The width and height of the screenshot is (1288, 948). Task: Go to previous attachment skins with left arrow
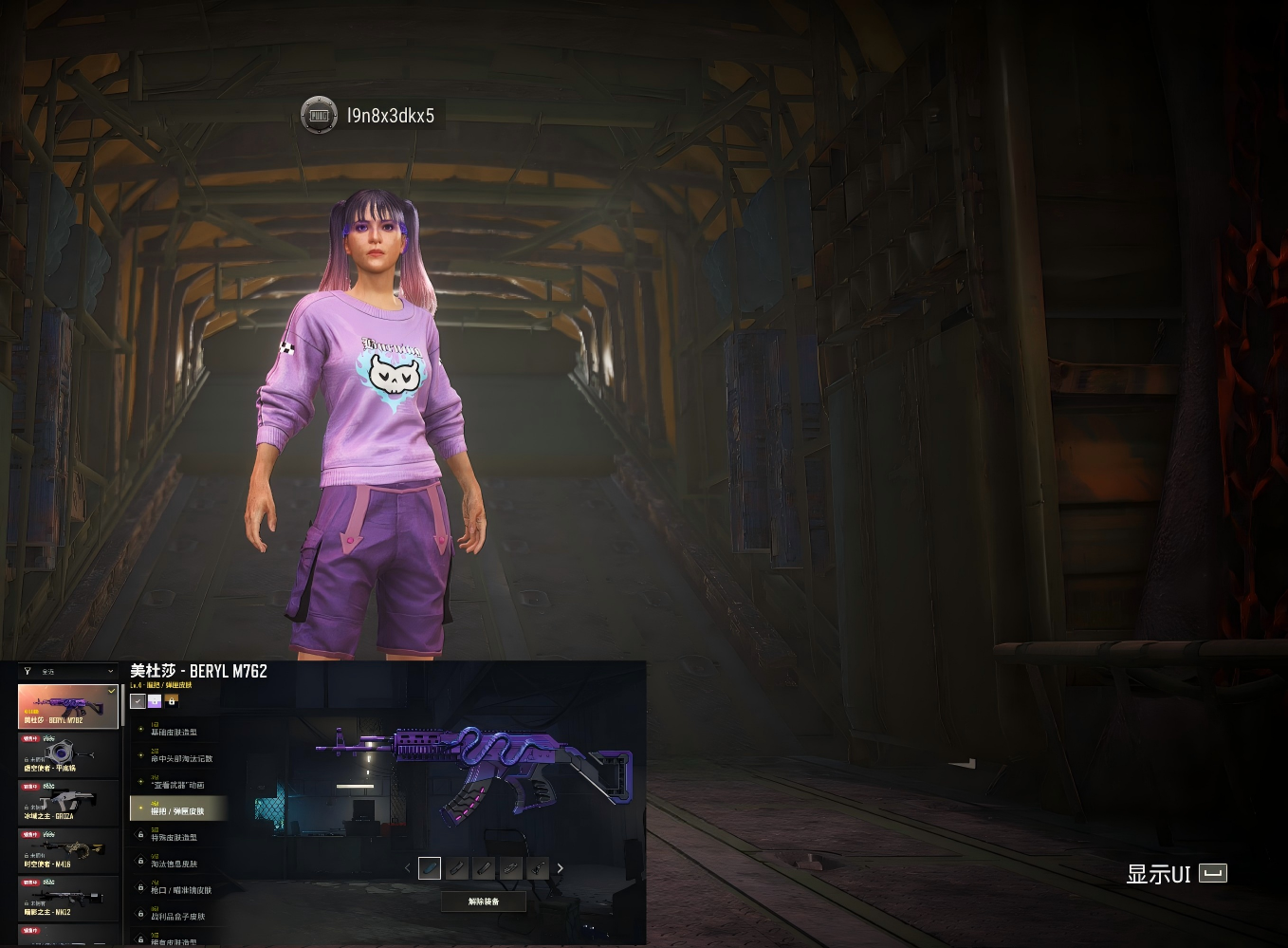pos(408,868)
